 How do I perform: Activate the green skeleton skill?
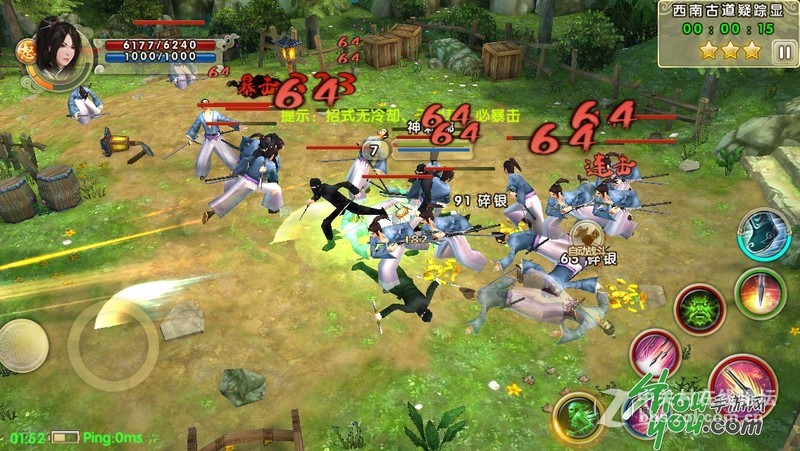576,416
